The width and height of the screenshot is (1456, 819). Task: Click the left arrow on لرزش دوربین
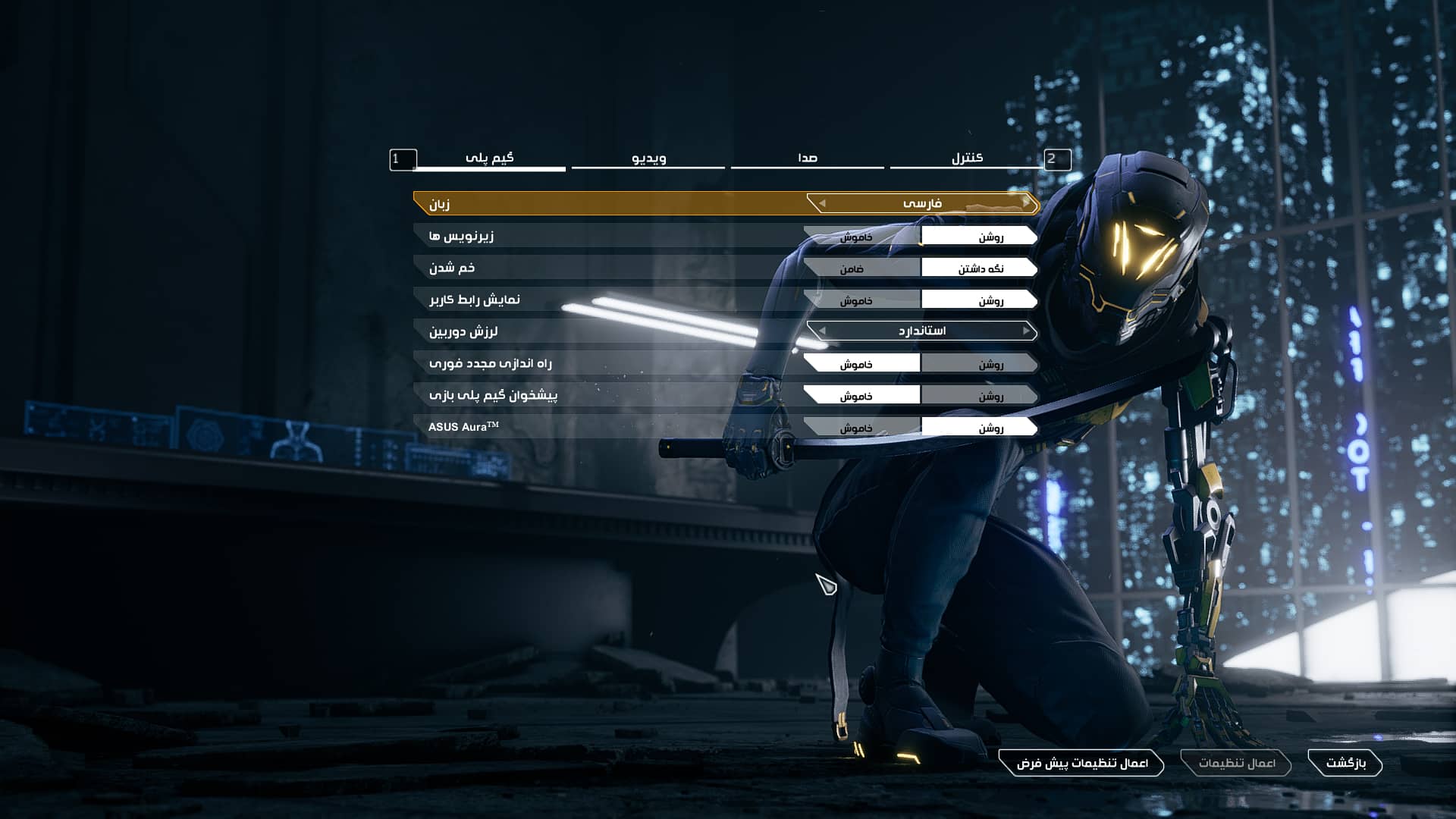click(822, 331)
